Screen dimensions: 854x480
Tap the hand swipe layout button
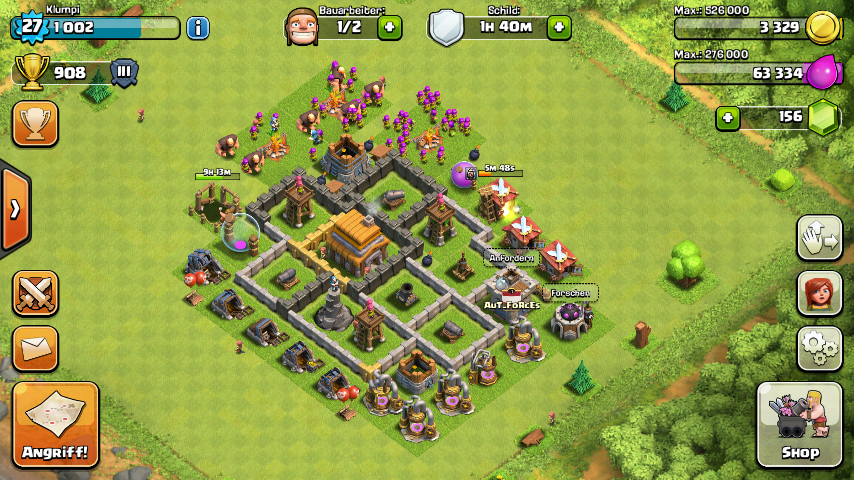click(819, 237)
